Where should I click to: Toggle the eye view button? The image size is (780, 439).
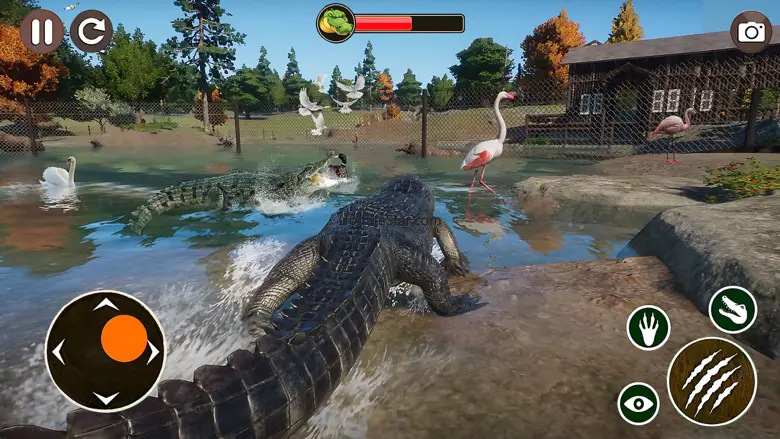click(x=638, y=403)
